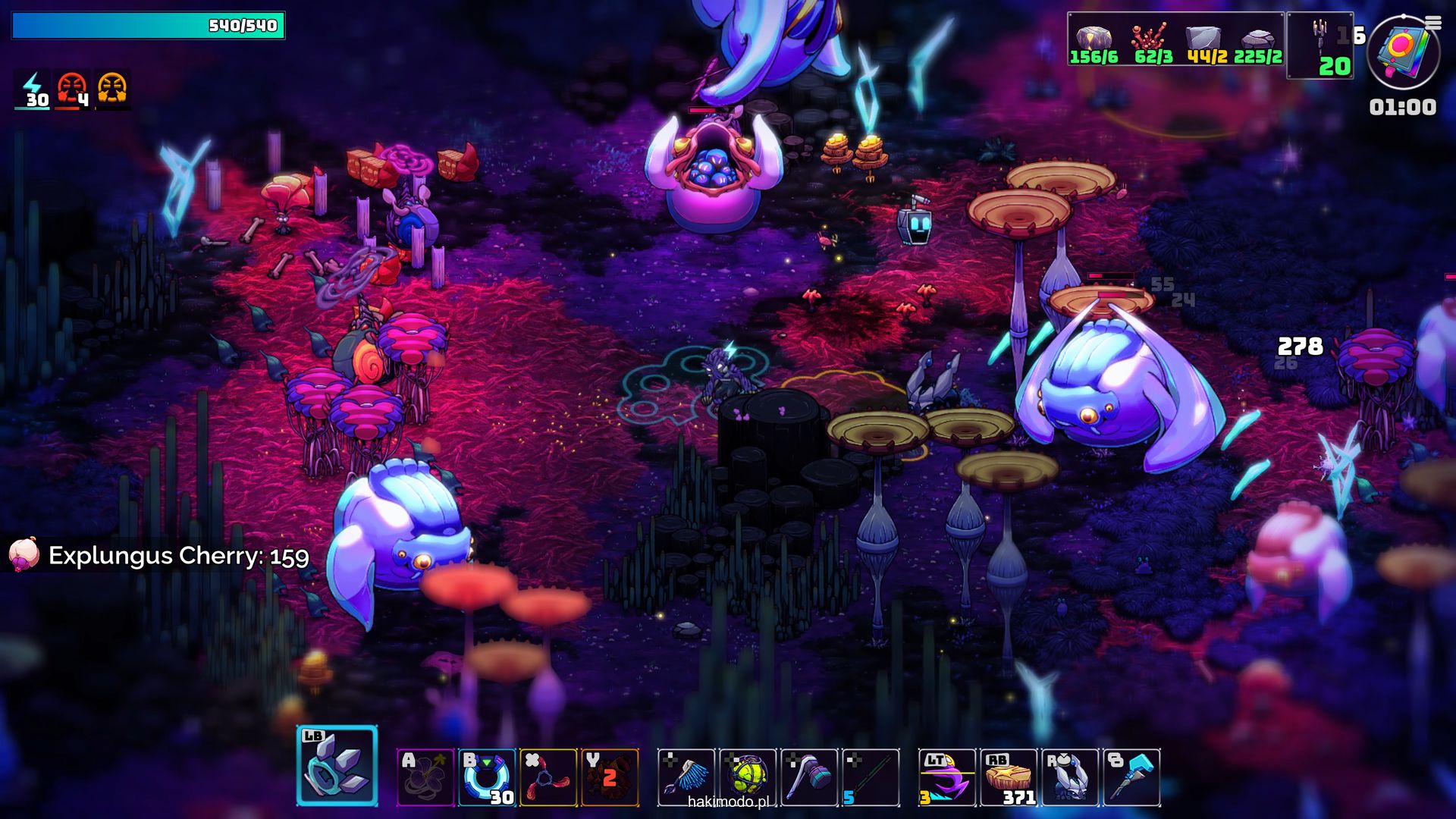Click the gold-veined ore resource tracker
1456x819 pixels.
pyautogui.click(x=1094, y=41)
